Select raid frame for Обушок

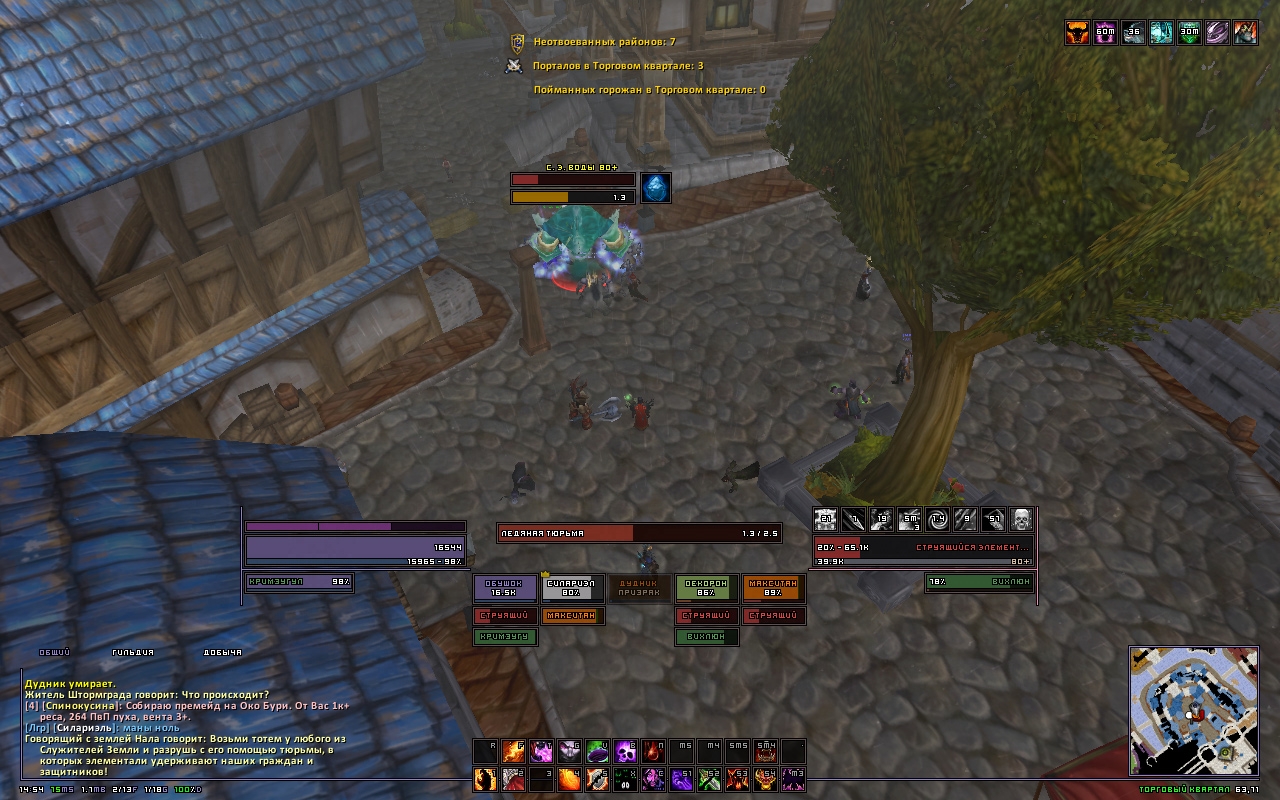tap(505, 589)
